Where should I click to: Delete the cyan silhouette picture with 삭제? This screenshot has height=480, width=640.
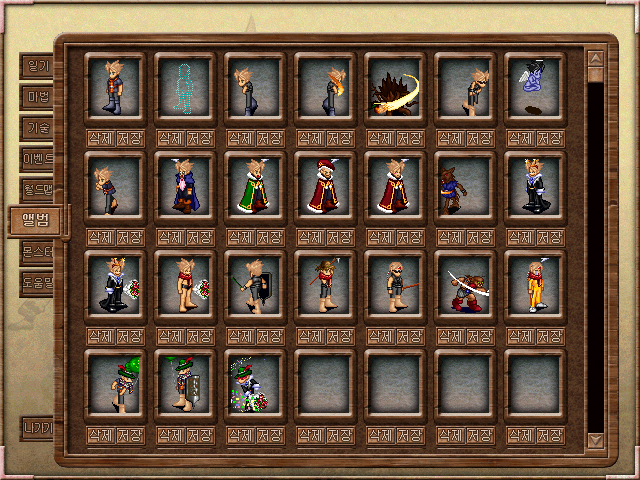tap(171, 137)
